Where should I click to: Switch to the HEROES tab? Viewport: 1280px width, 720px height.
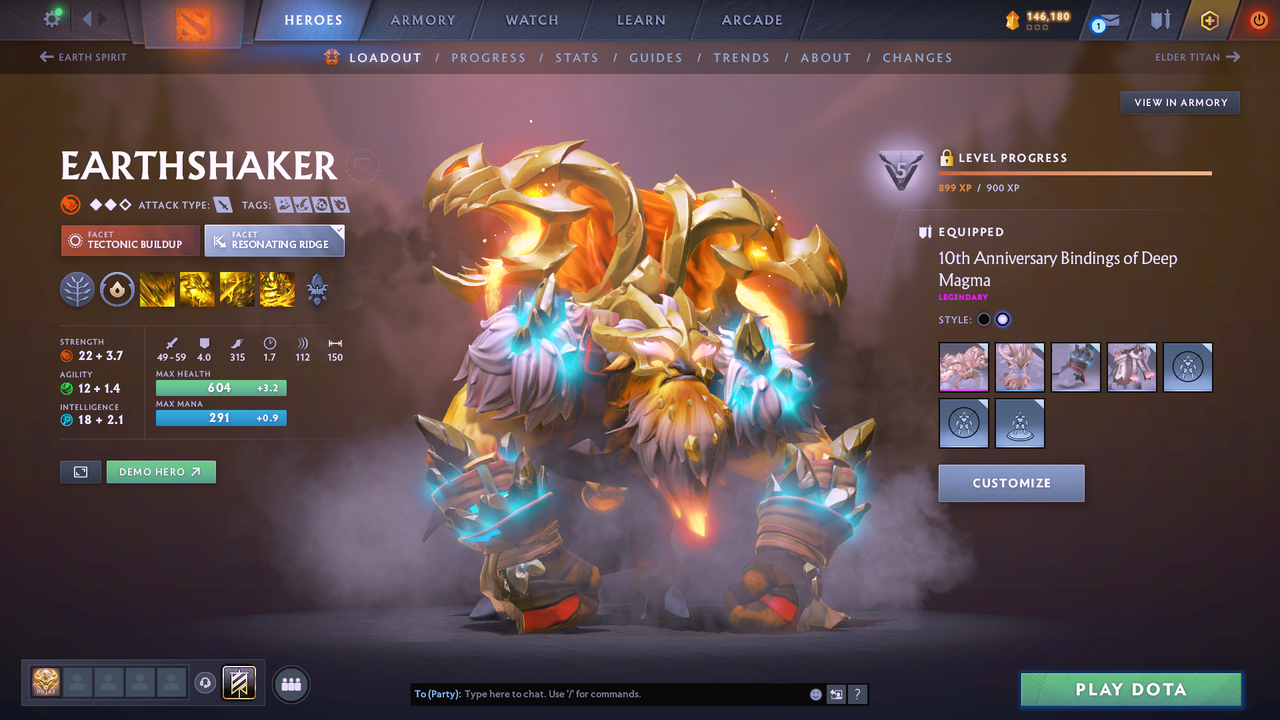pos(313,19)
